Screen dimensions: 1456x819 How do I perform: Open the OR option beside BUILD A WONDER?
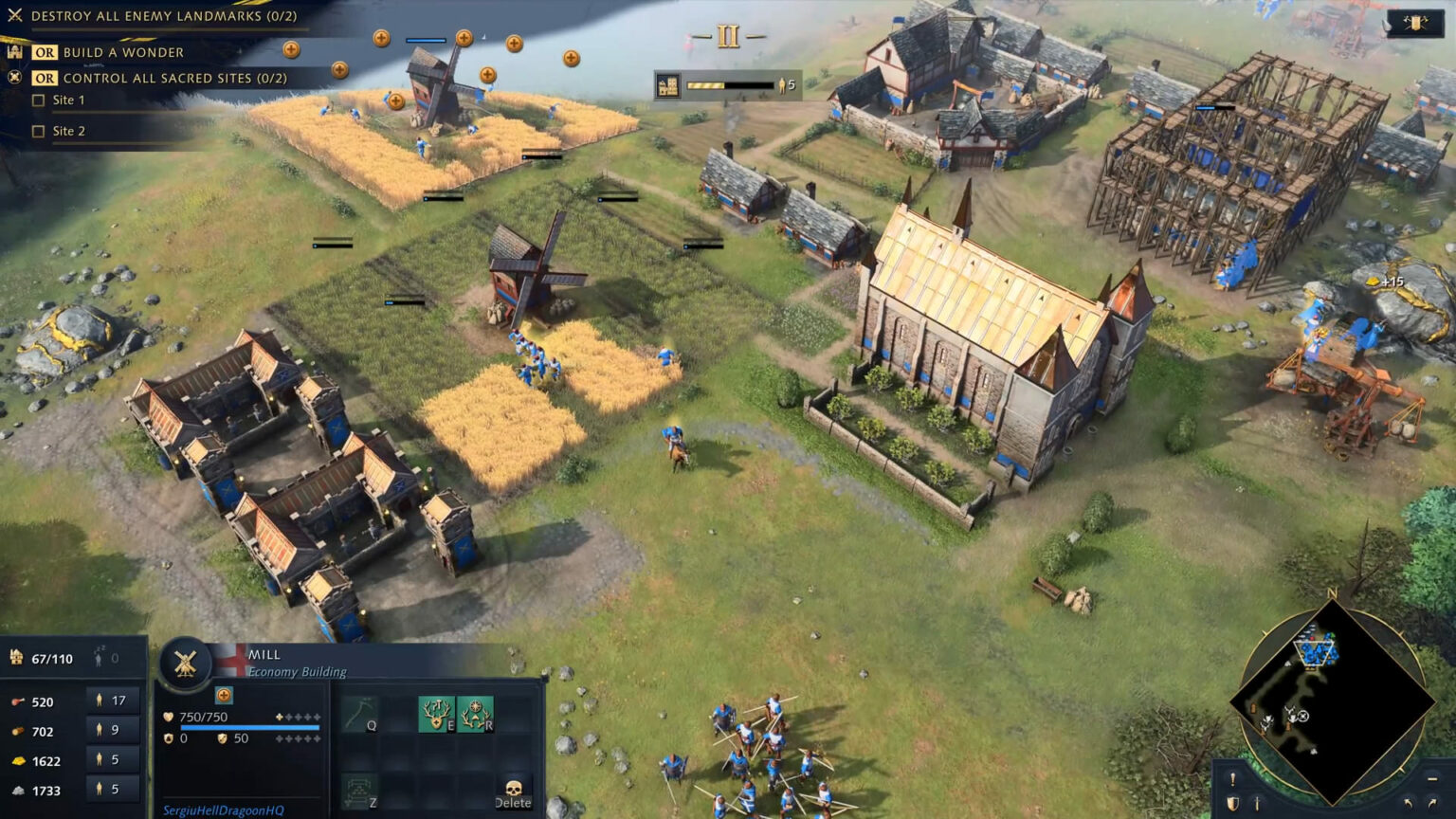click(45, 53)
